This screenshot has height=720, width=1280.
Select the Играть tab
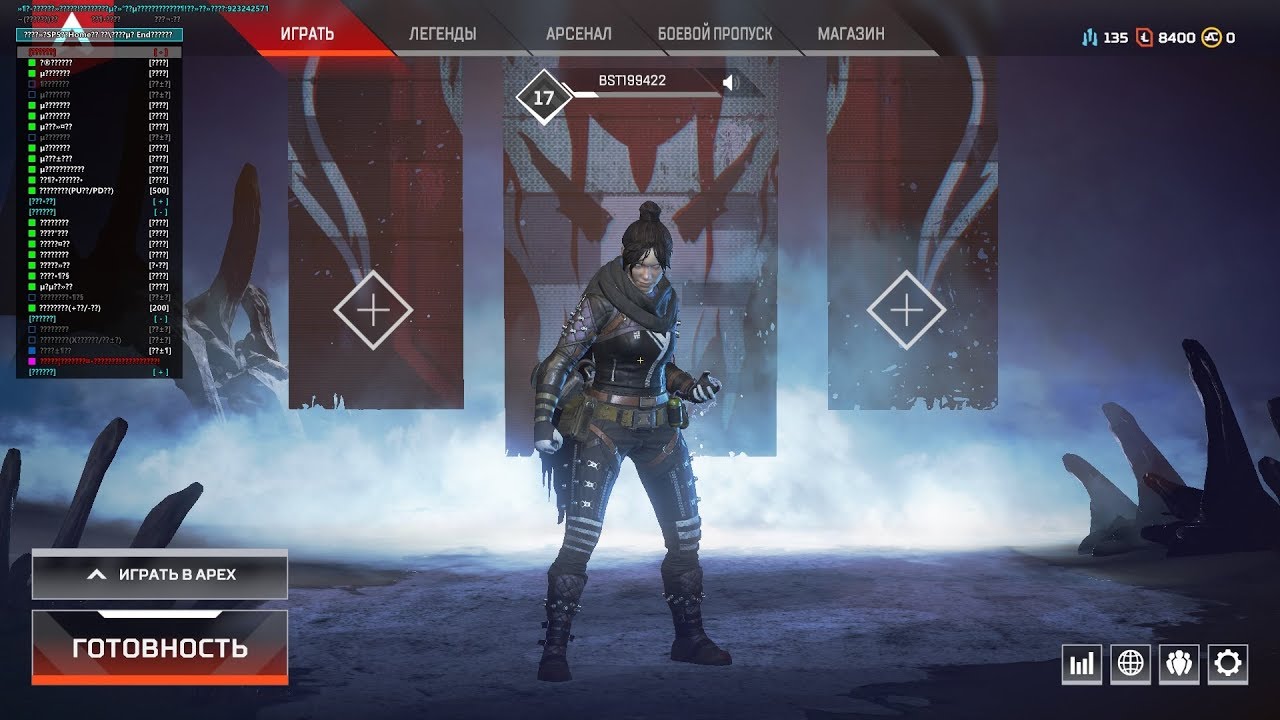(307, 34)
